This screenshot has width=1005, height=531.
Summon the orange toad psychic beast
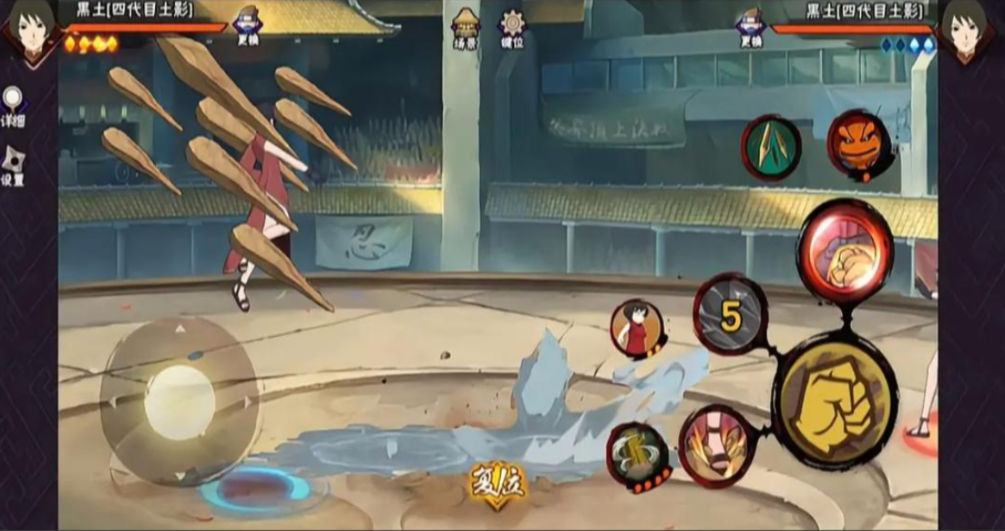[859, 145]
